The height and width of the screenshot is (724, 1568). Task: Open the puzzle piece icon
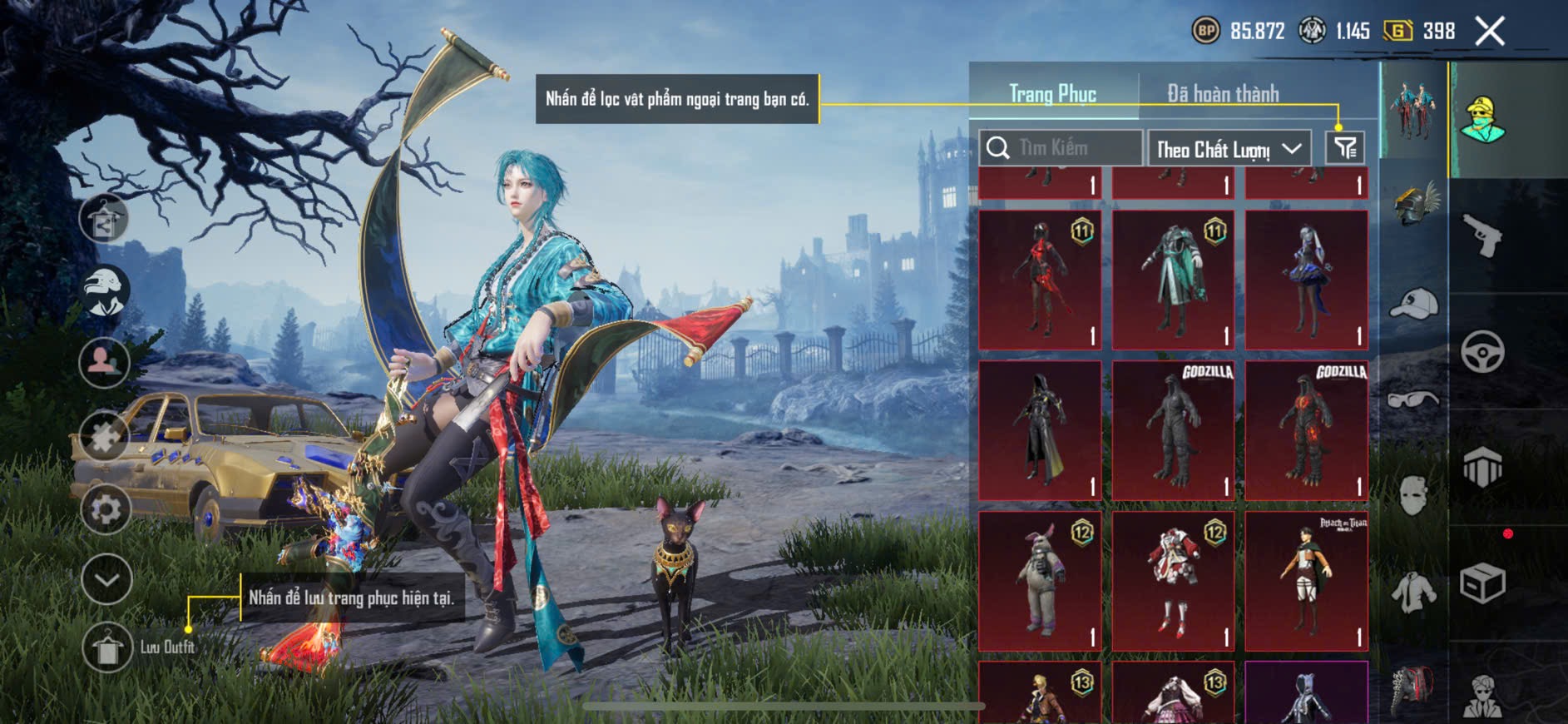104,436
